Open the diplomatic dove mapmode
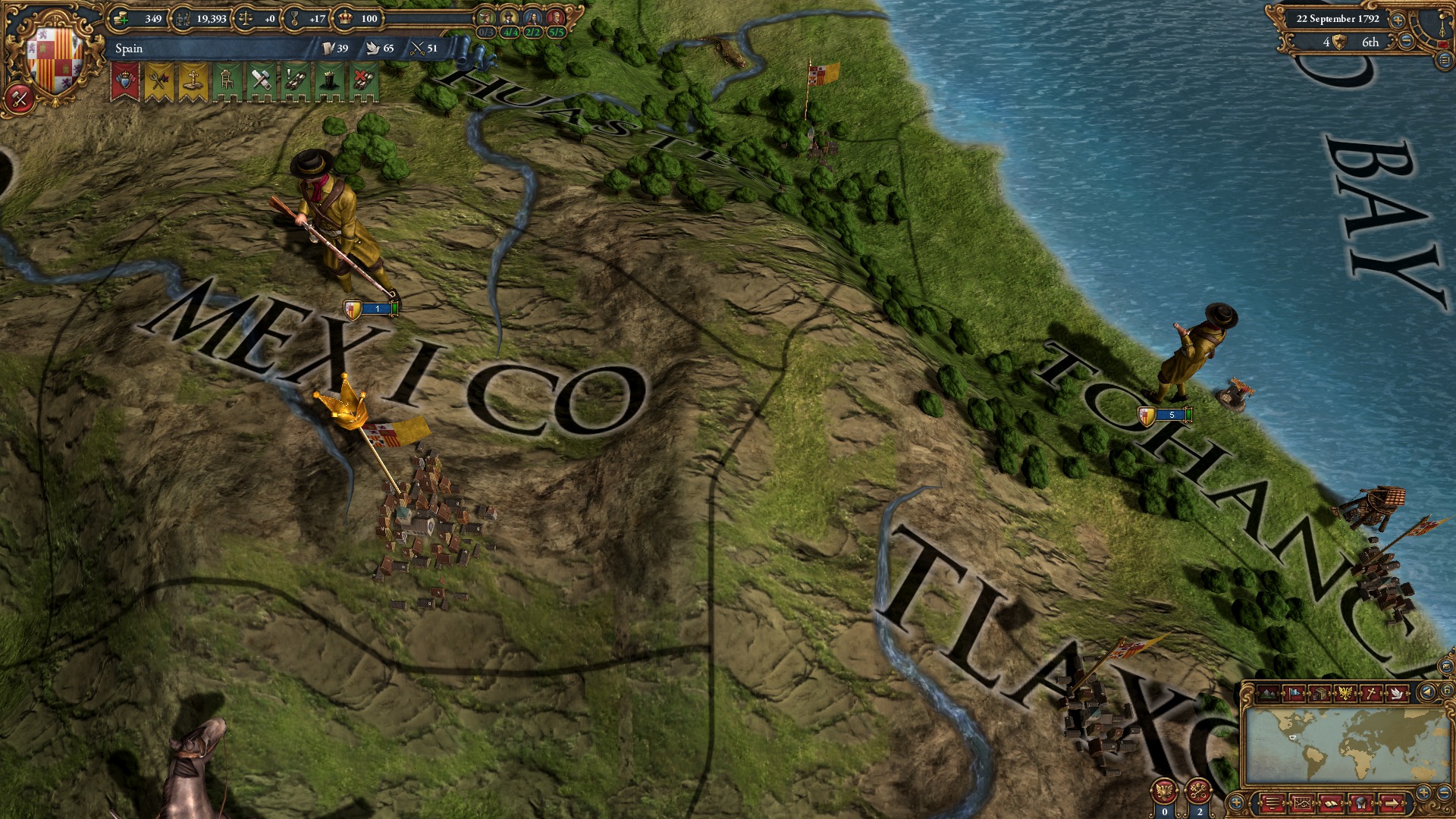 click(x=1397, y=694)
